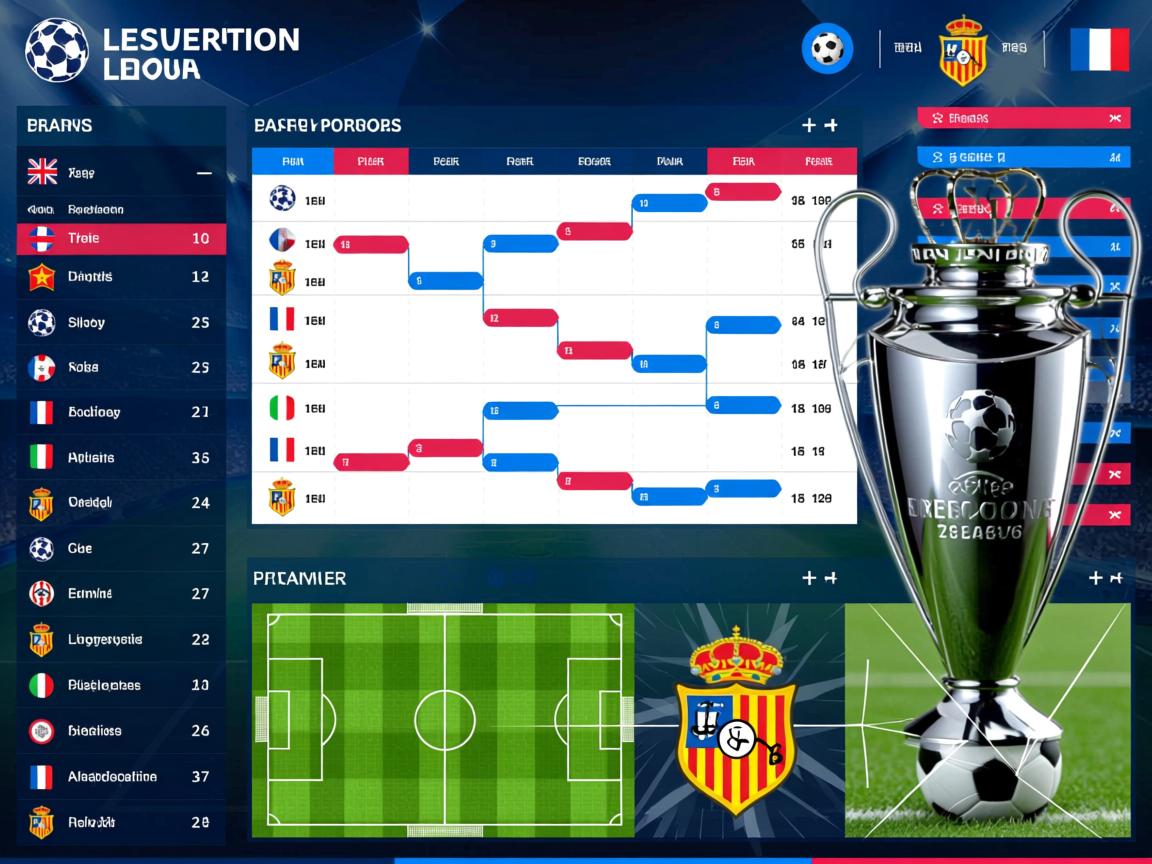Click the league soccer ball logo
The width and height of the screenshot is (1152, 864).
[x=57, y=50]
